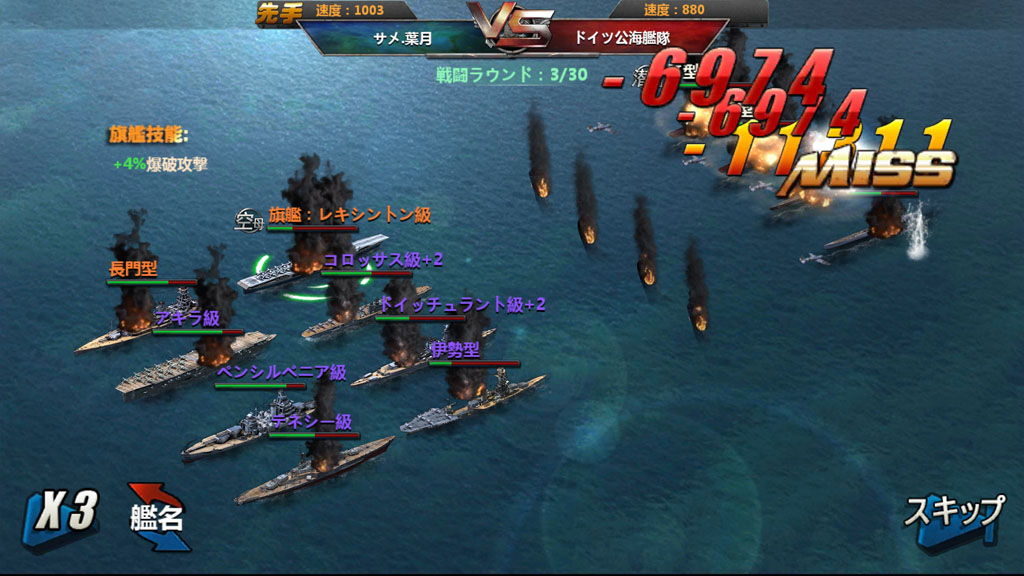The image size is (1024, 576).
Task: Switch ship name display with 艦名 button
Action: pos(158,517)
